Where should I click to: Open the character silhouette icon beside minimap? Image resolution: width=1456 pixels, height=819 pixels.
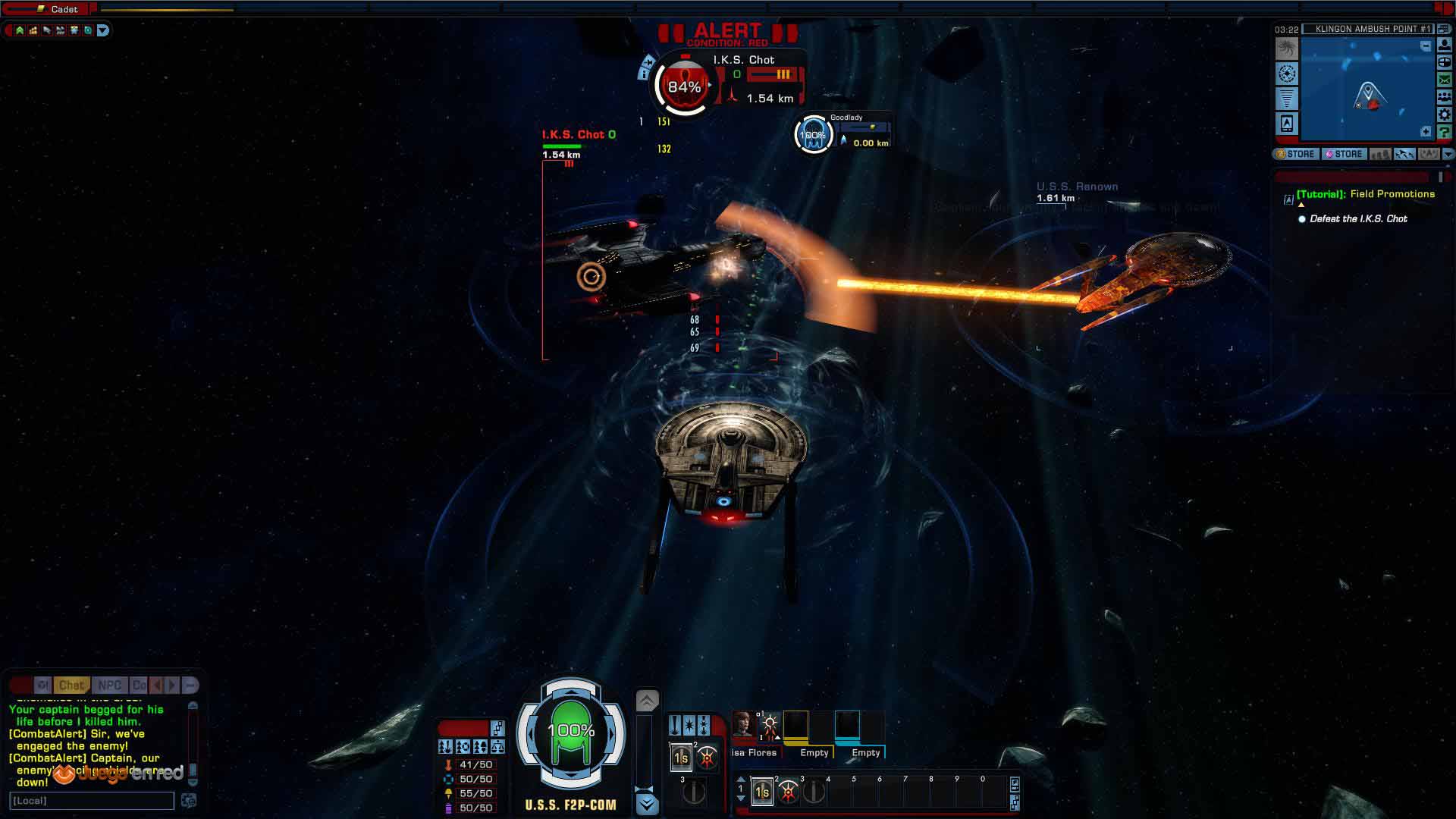[x=1445, y=45]
